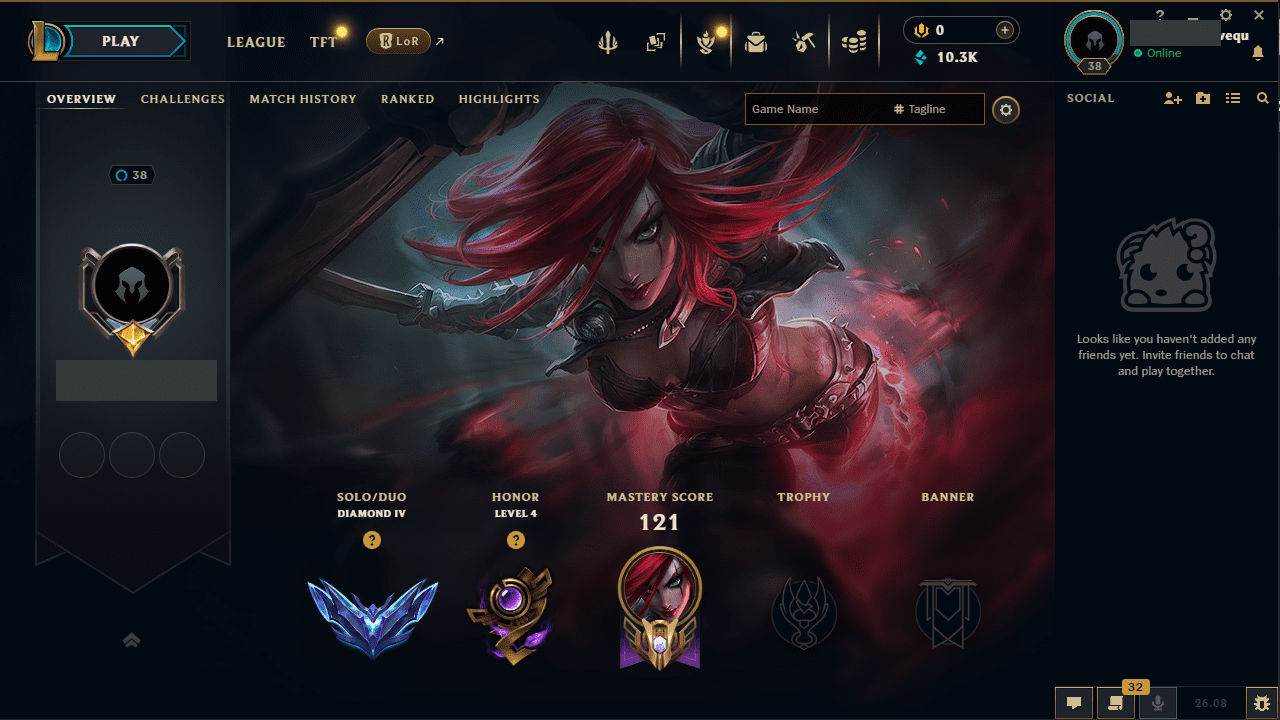Open search settings gear beside Tagline field
1280x720 pixels.
coord(1005,110)
